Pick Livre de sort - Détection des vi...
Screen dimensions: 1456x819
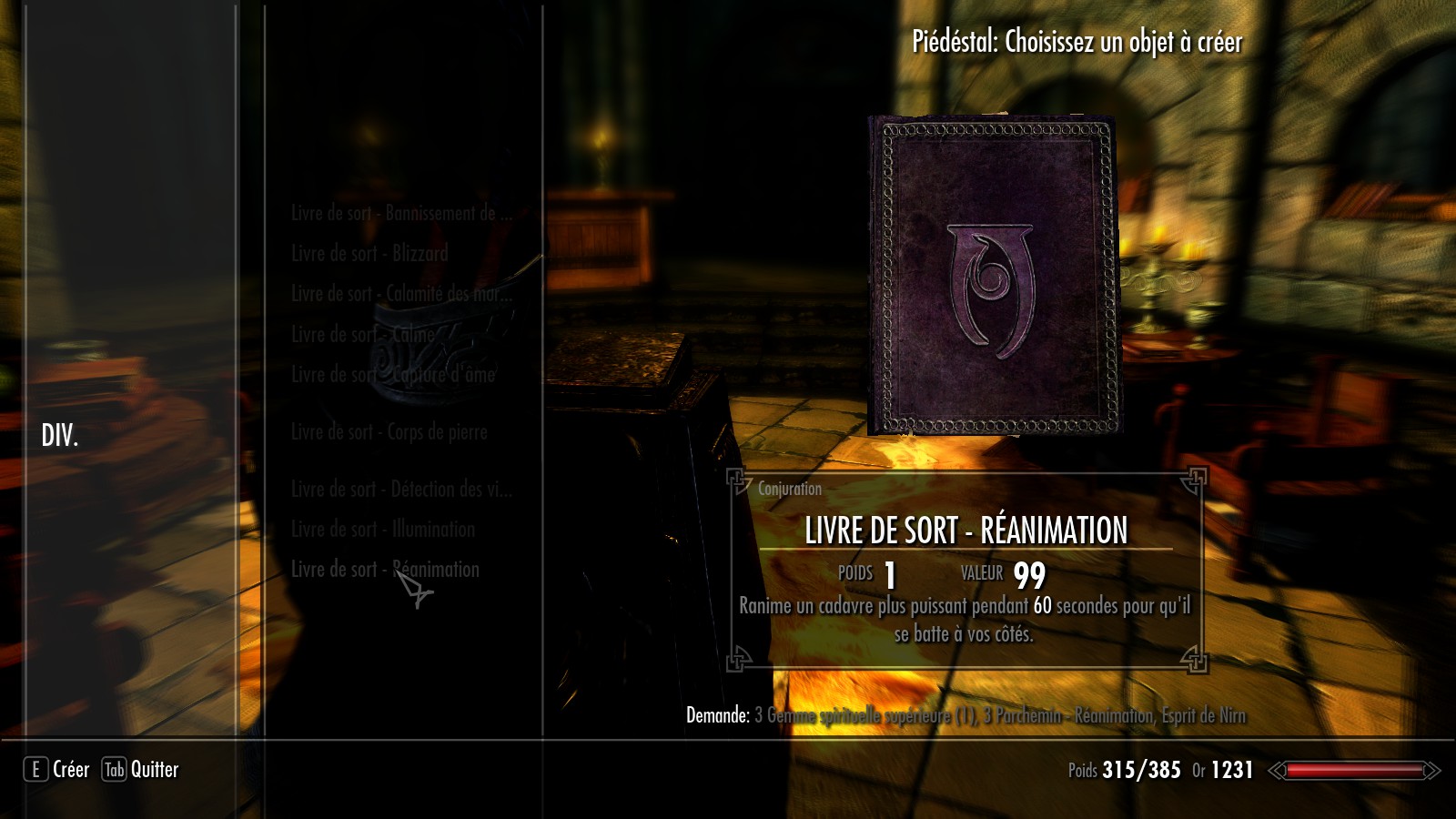[x=401, y=490]
